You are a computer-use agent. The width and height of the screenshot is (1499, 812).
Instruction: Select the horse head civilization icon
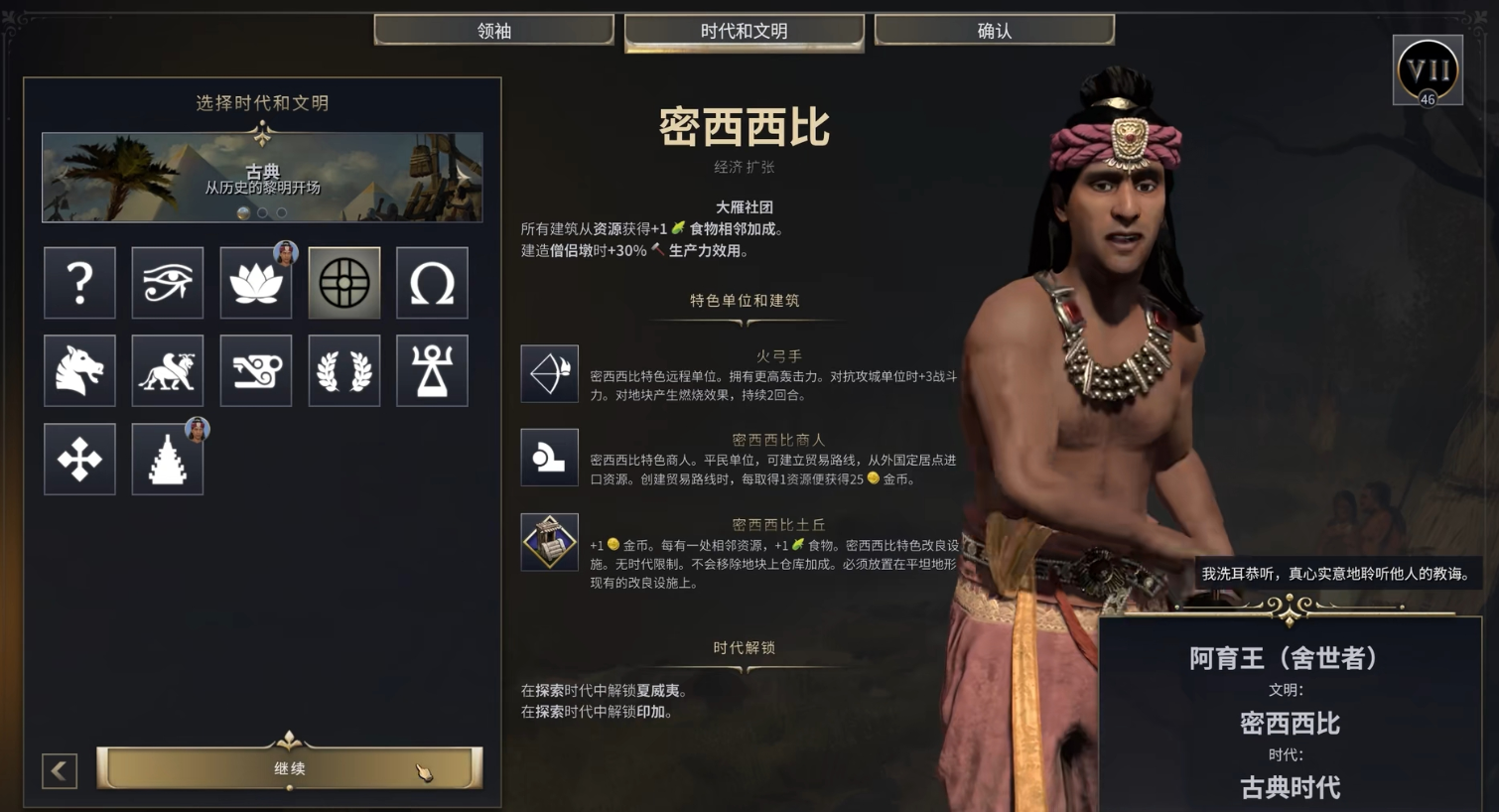pyautogui.click(x=79, y=370)
